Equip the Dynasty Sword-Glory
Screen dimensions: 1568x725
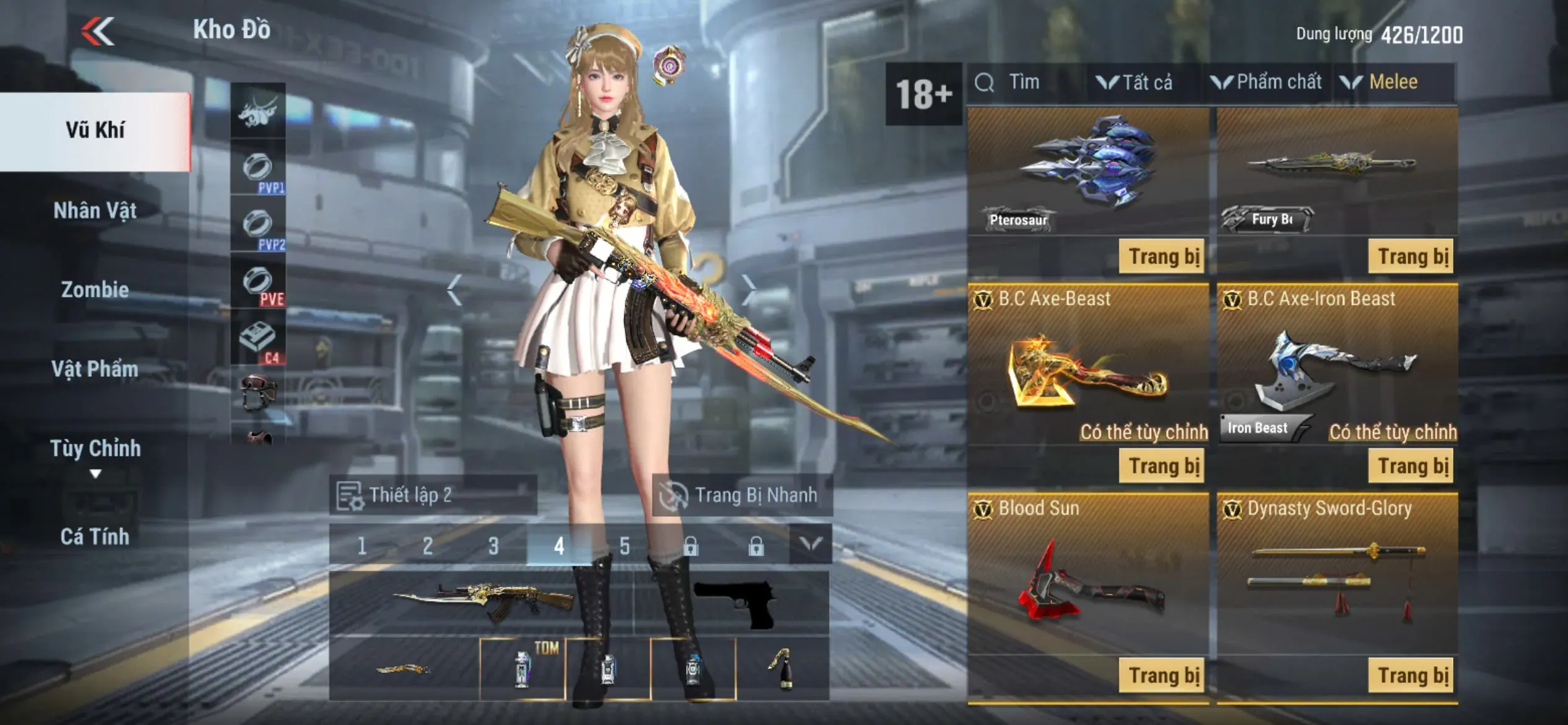click(x=1412, y=675)
